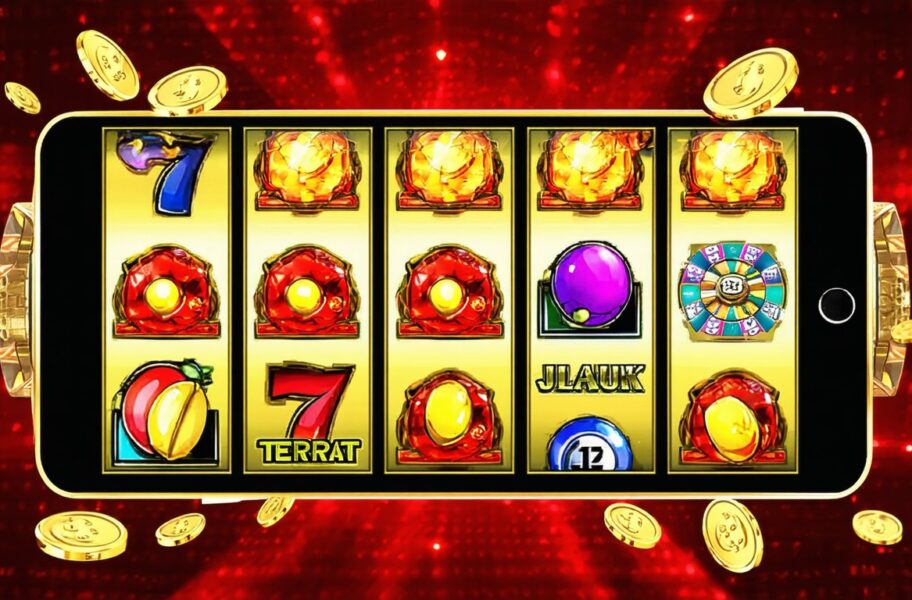
Task: Select the red 7 TERRAT symbol
Action: [x=309, y=413]
